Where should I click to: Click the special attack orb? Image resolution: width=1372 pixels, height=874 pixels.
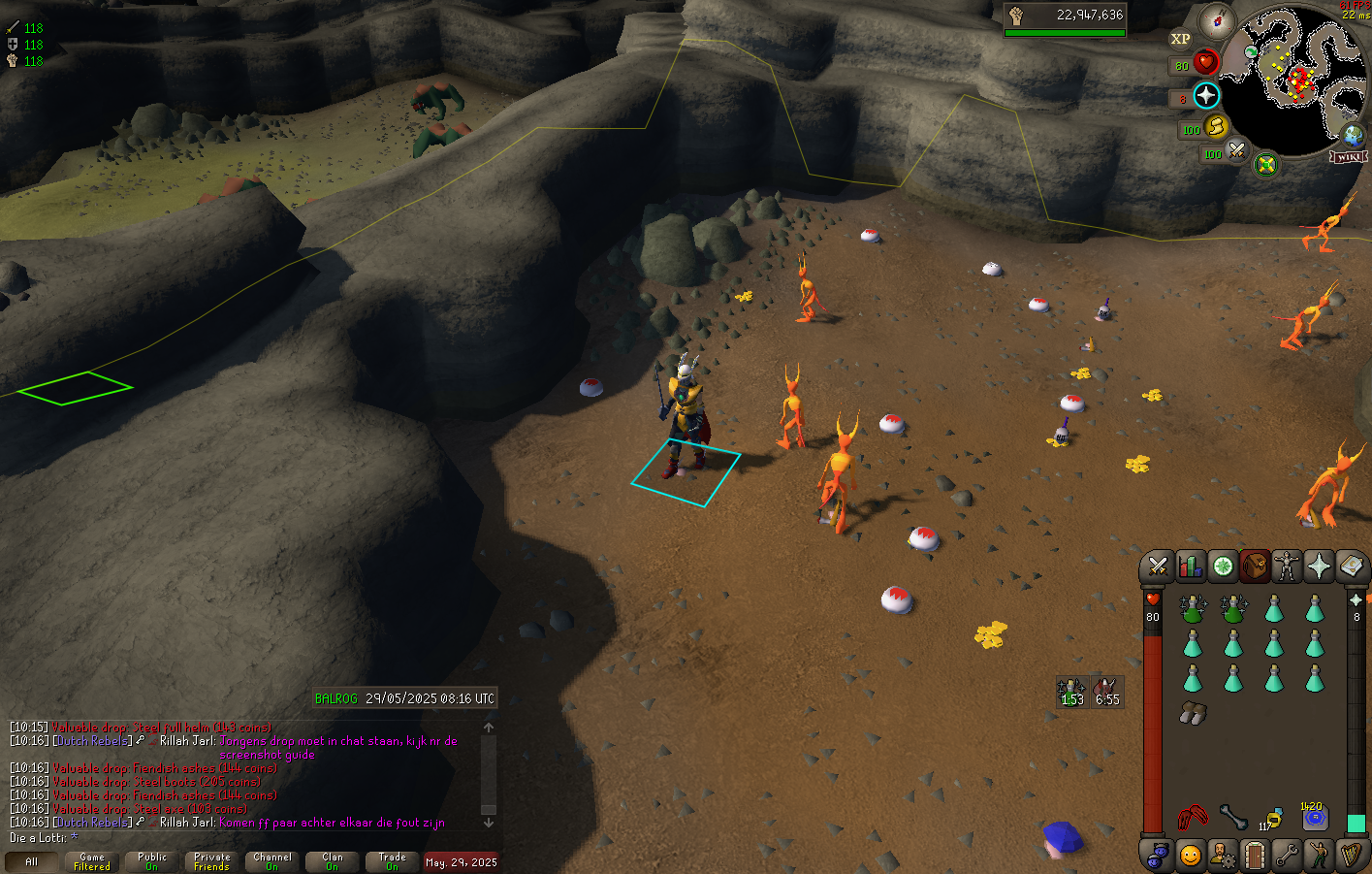[1237, 150]
